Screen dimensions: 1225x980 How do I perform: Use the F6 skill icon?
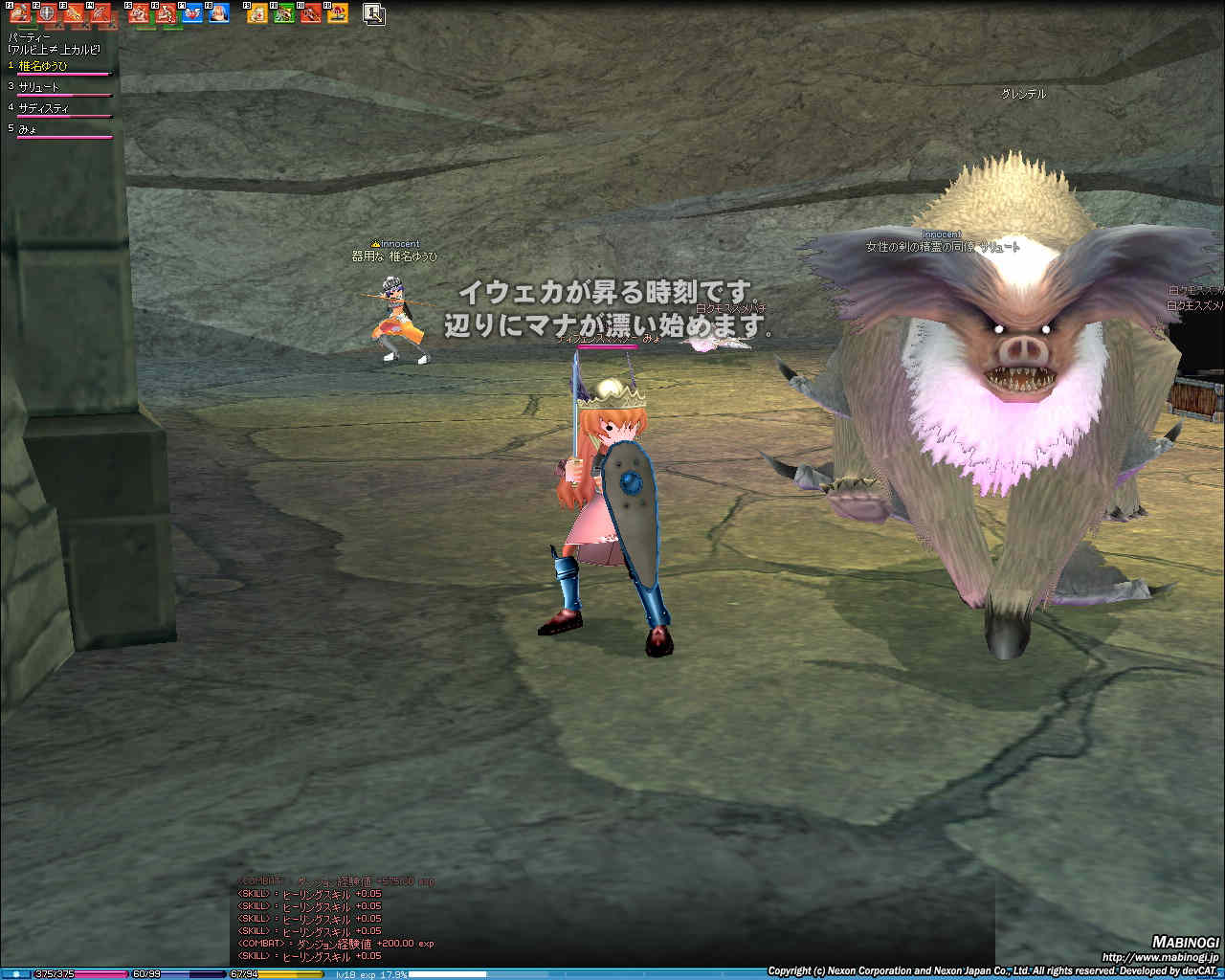166,13
